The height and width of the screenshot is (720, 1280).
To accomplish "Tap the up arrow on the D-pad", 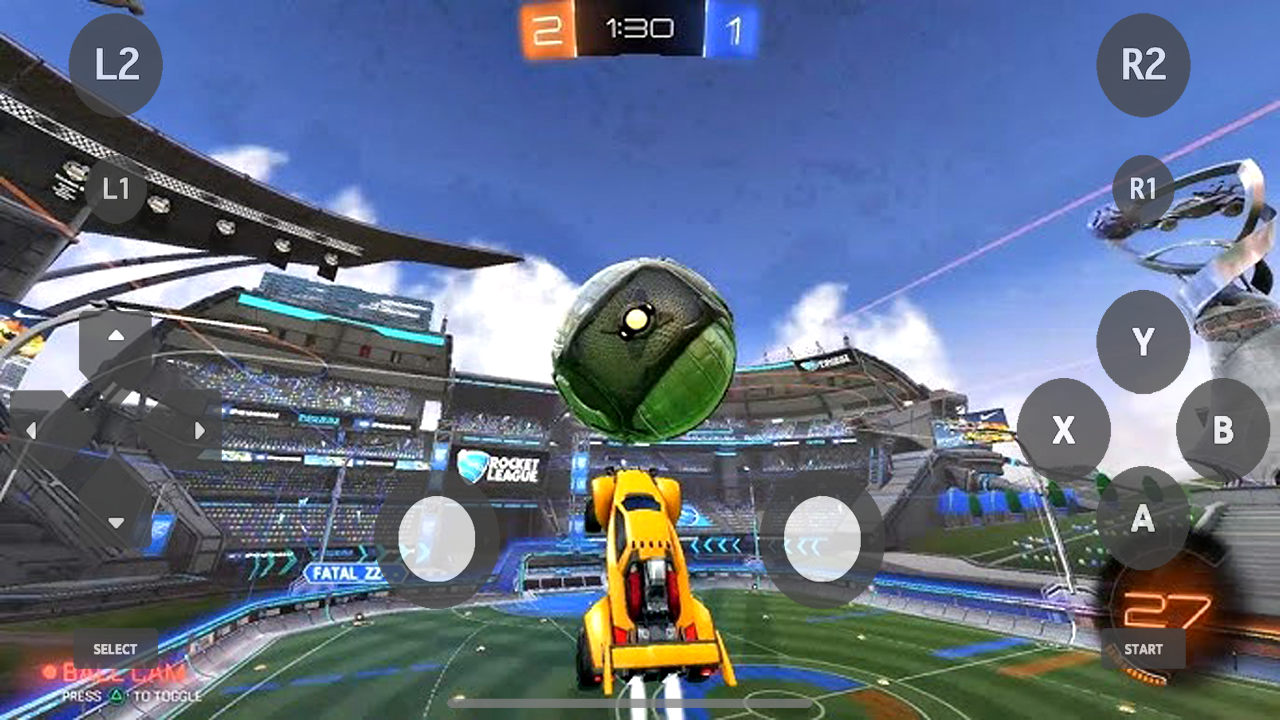I will tap(115, 336).
